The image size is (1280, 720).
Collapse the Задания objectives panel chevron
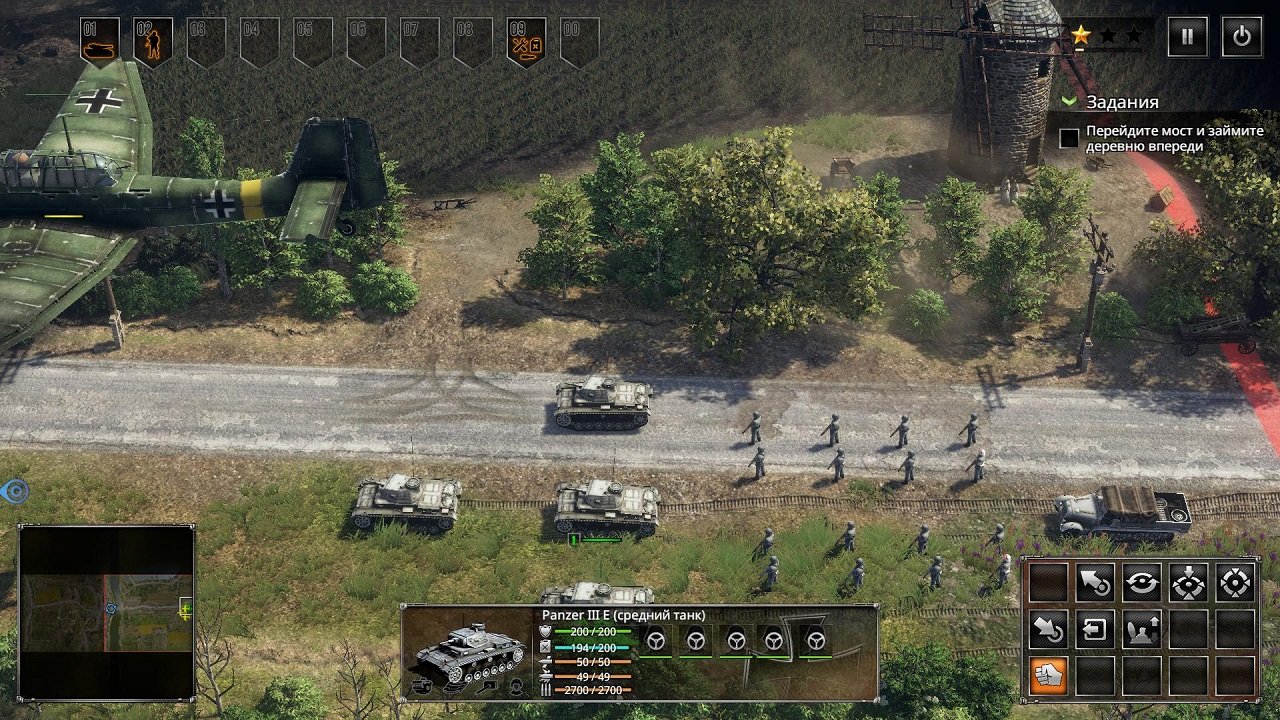1068,101
